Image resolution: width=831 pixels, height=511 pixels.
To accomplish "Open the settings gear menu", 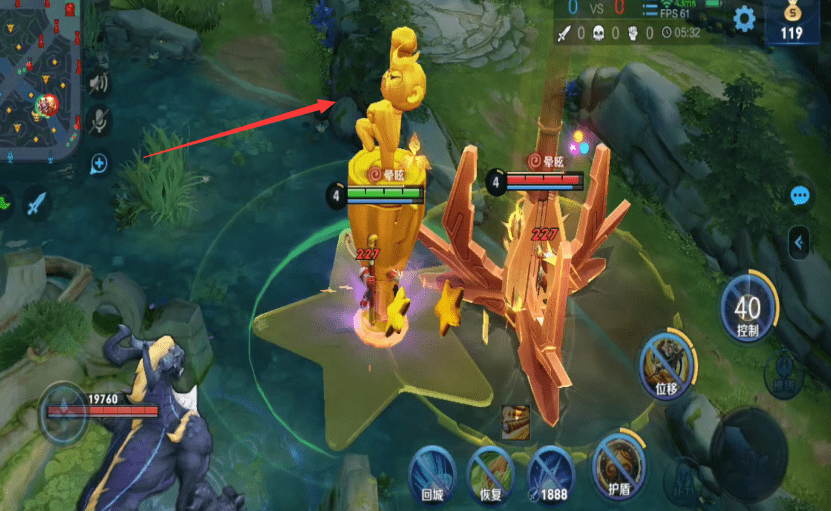I will coord(744,18).
